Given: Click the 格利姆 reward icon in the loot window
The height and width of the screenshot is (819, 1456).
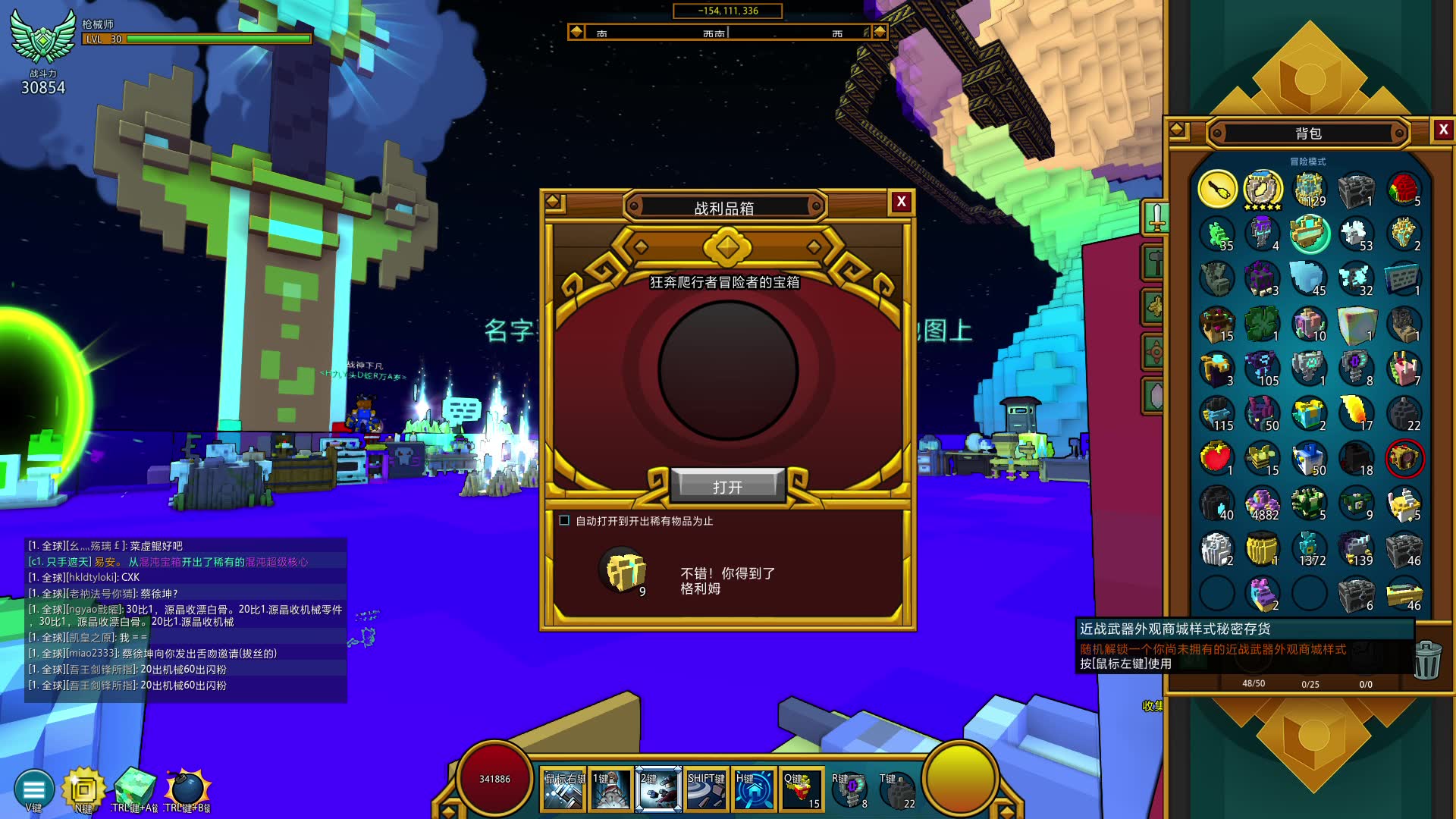Looking at the screenshot, I should [625, 572].
